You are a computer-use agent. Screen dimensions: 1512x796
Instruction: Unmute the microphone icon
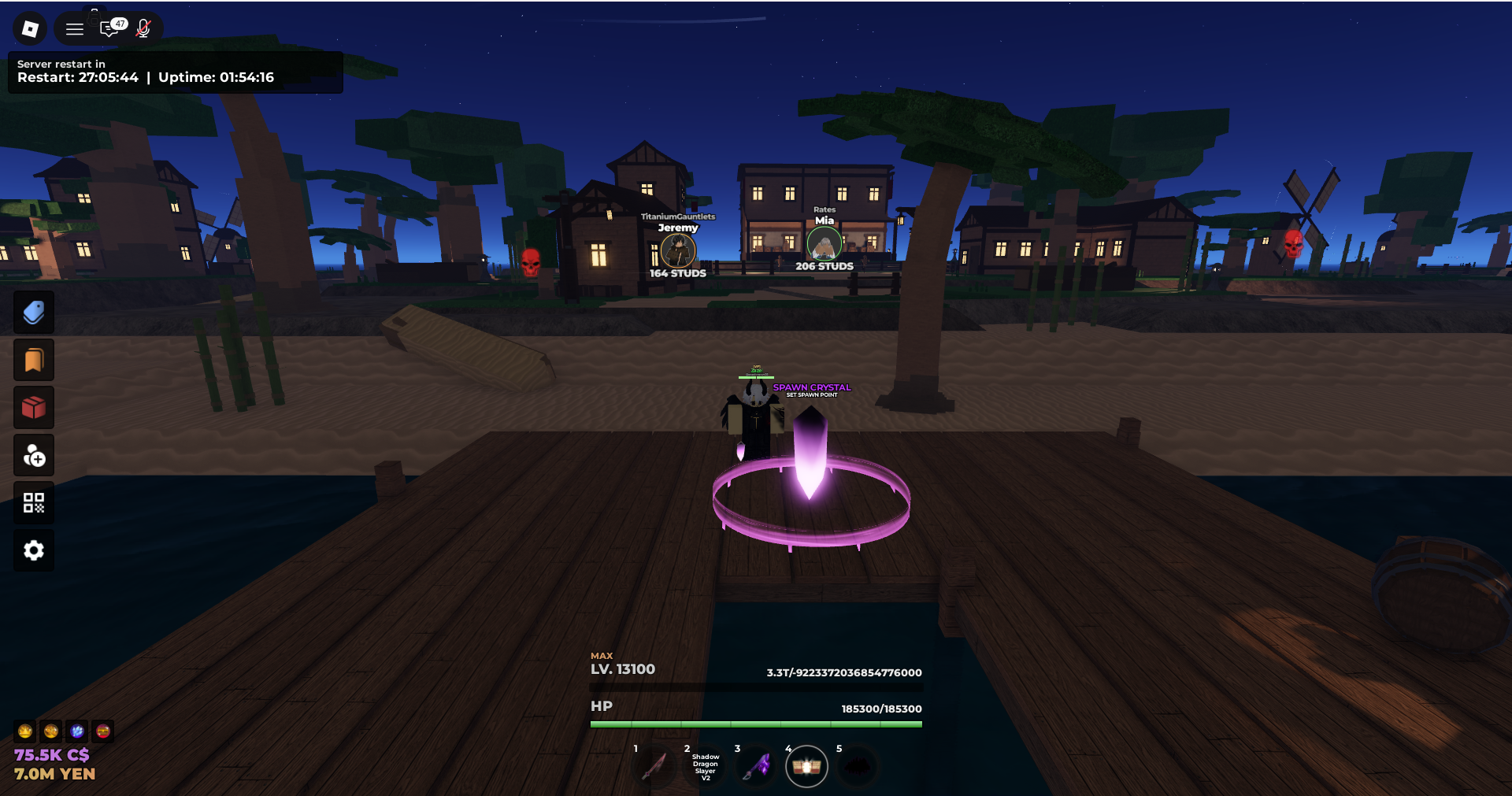click(x=143, y=30)
